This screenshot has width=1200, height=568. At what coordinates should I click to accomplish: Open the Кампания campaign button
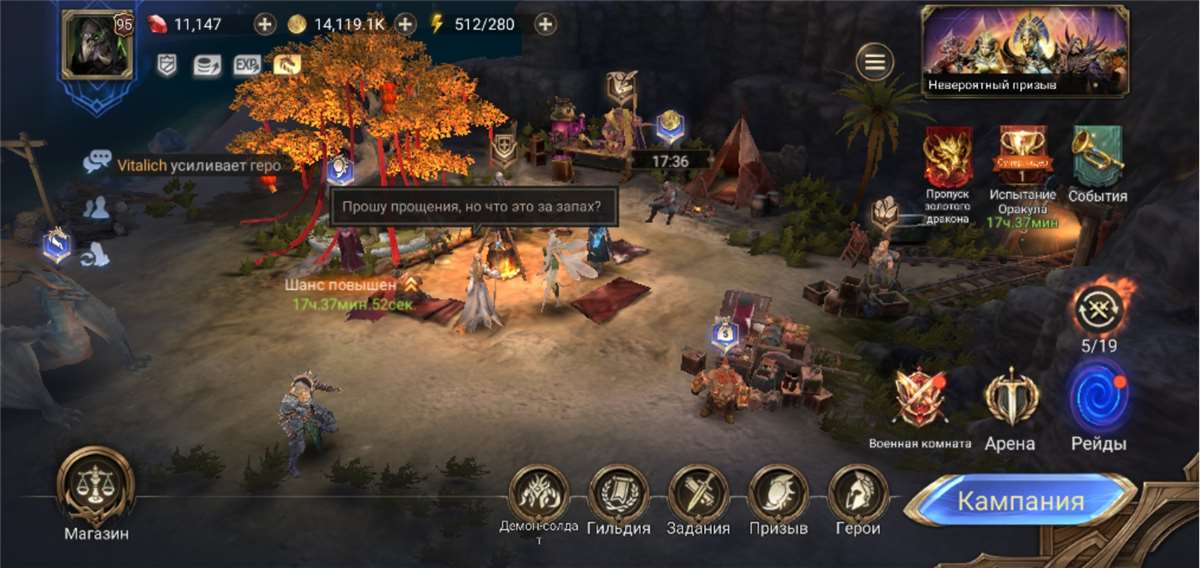pos(1020,501)
